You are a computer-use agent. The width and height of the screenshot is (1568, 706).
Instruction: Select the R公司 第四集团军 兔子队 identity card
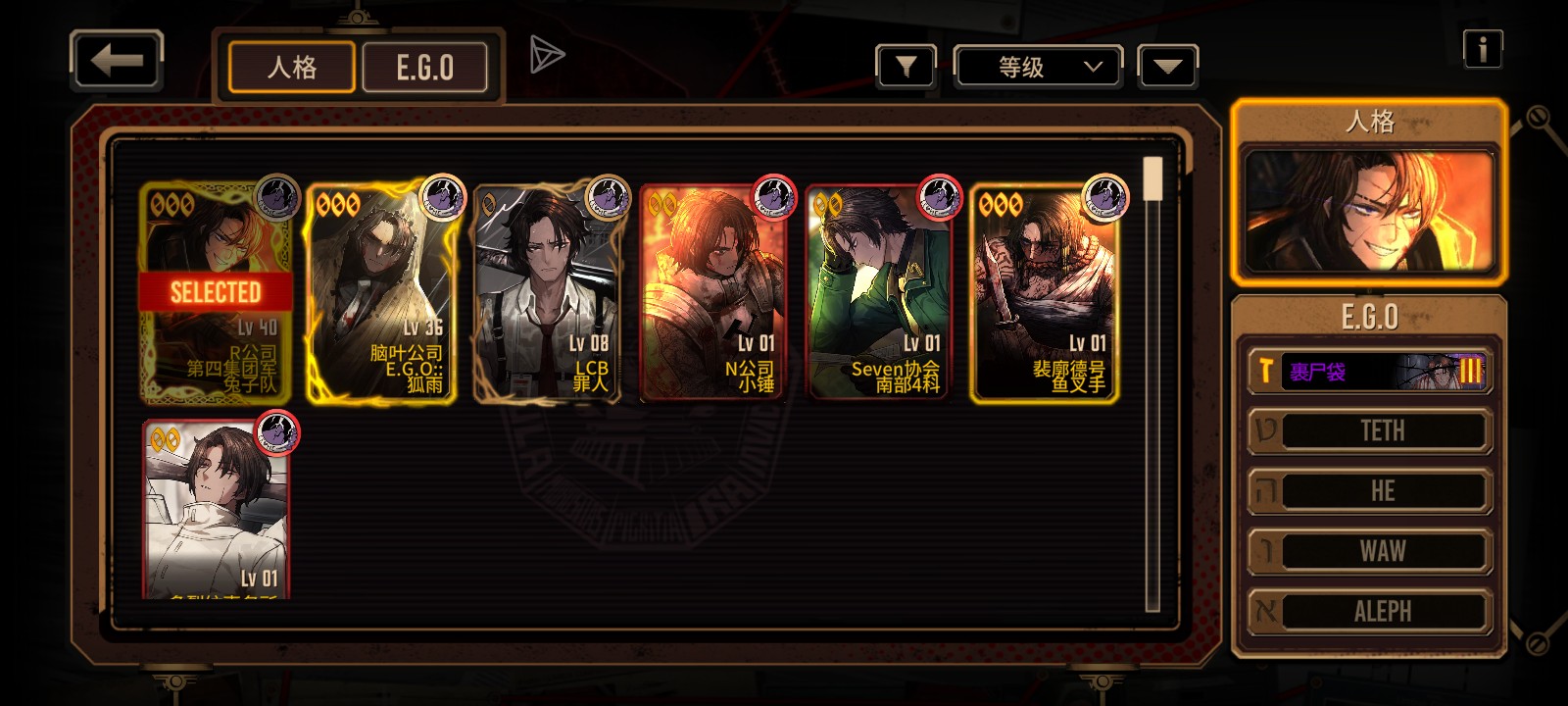[217, 292]
